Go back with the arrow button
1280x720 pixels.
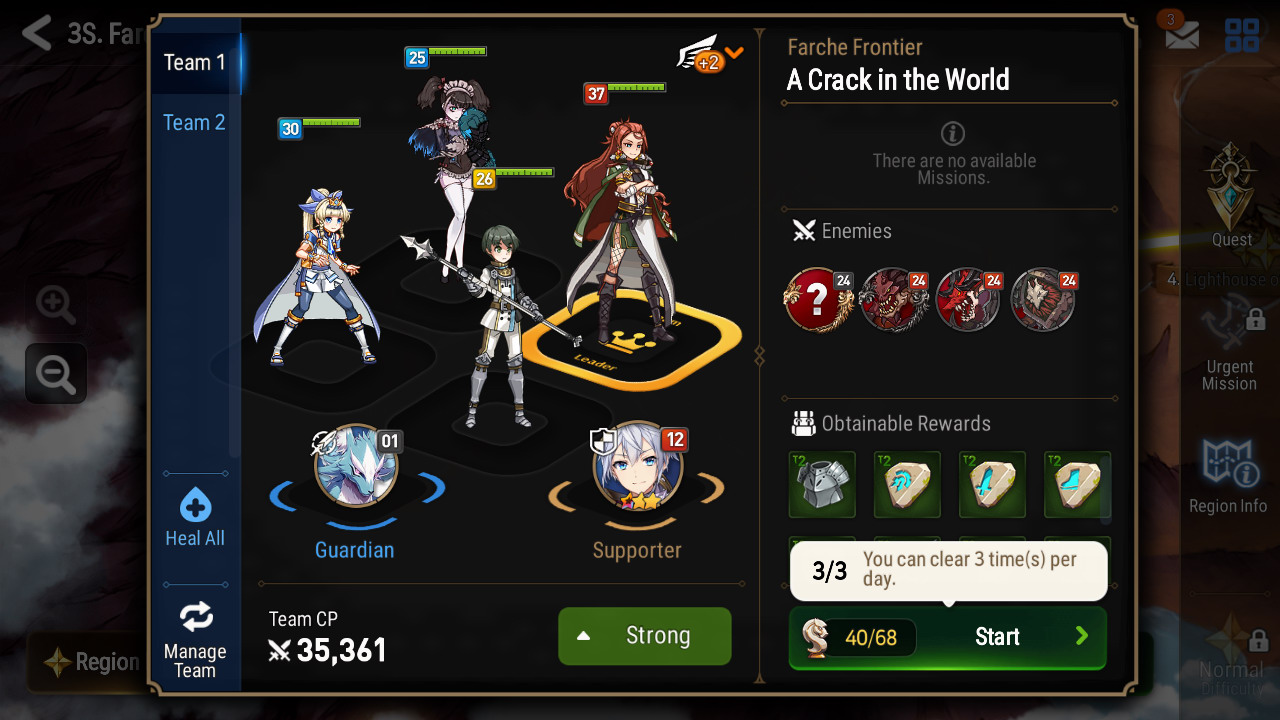click(37, 34)
